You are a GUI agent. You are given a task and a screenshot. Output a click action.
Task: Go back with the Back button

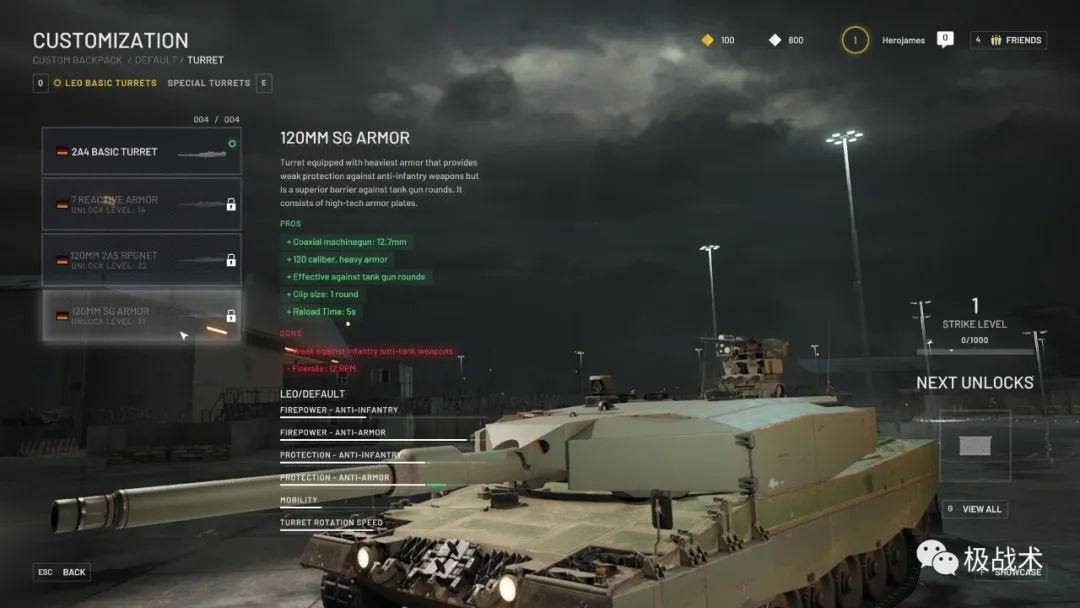[x=63, y=572]
